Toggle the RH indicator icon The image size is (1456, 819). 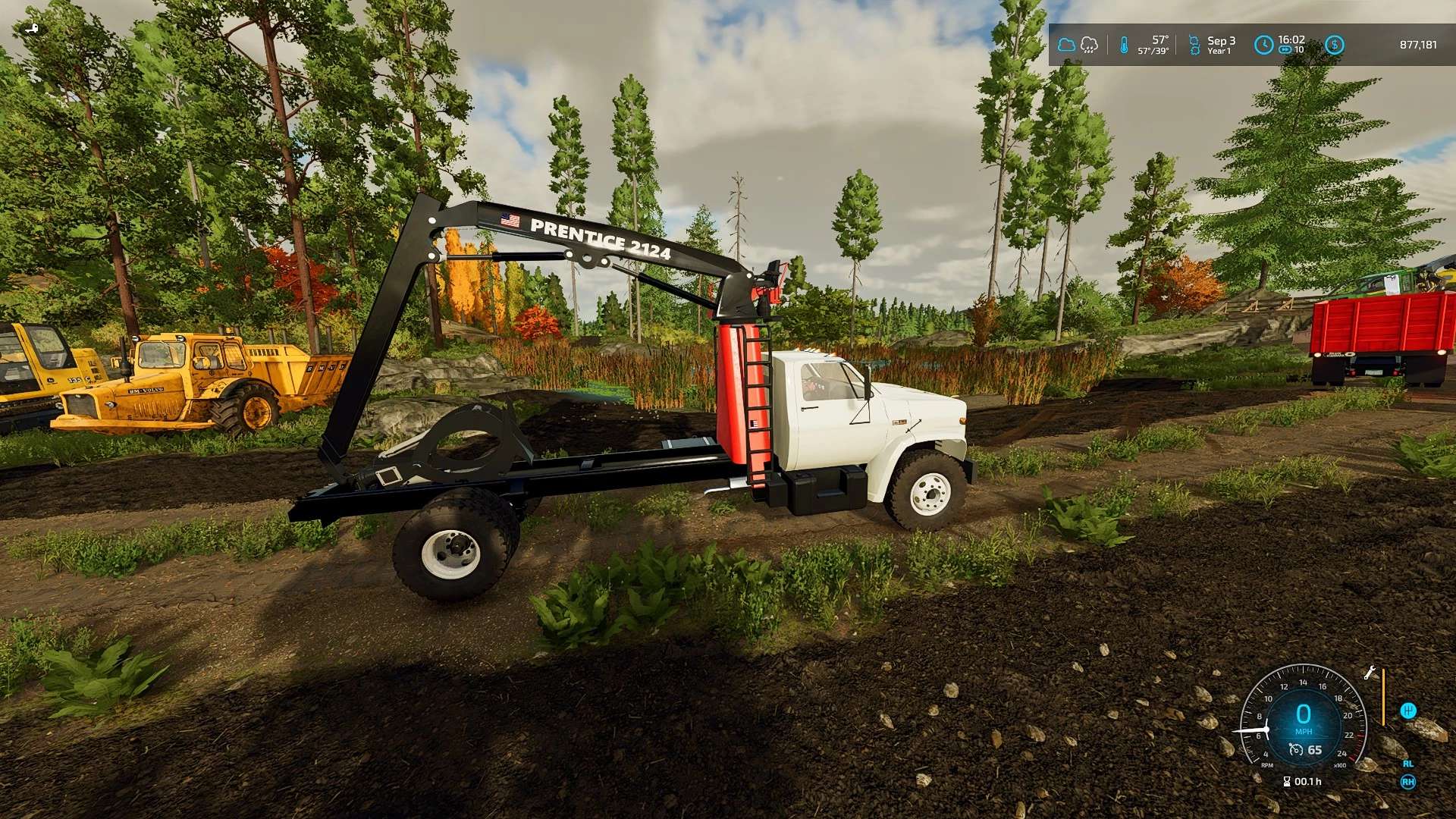(1408, 782)
